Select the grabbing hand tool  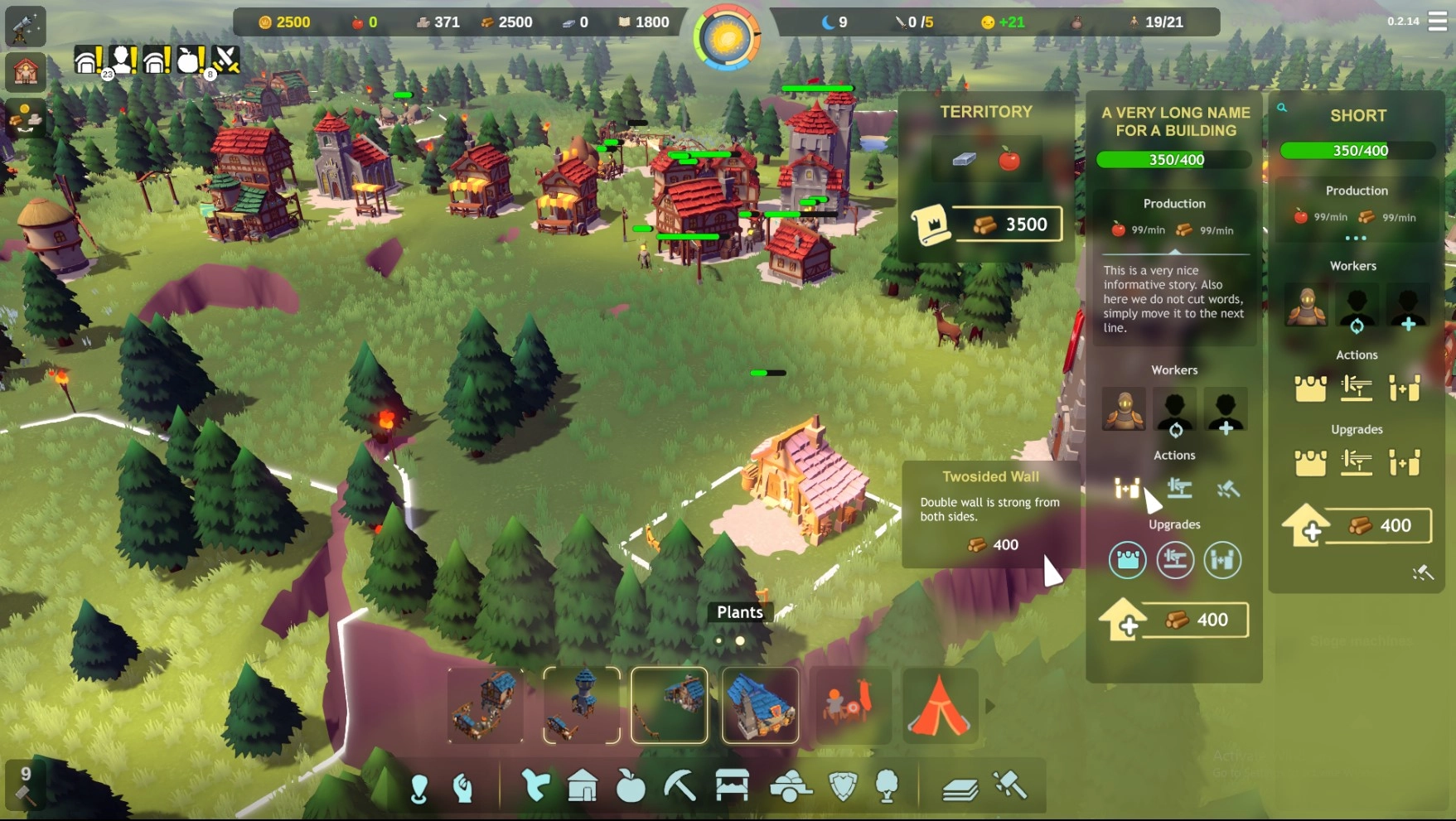click(x=463, y=787)
